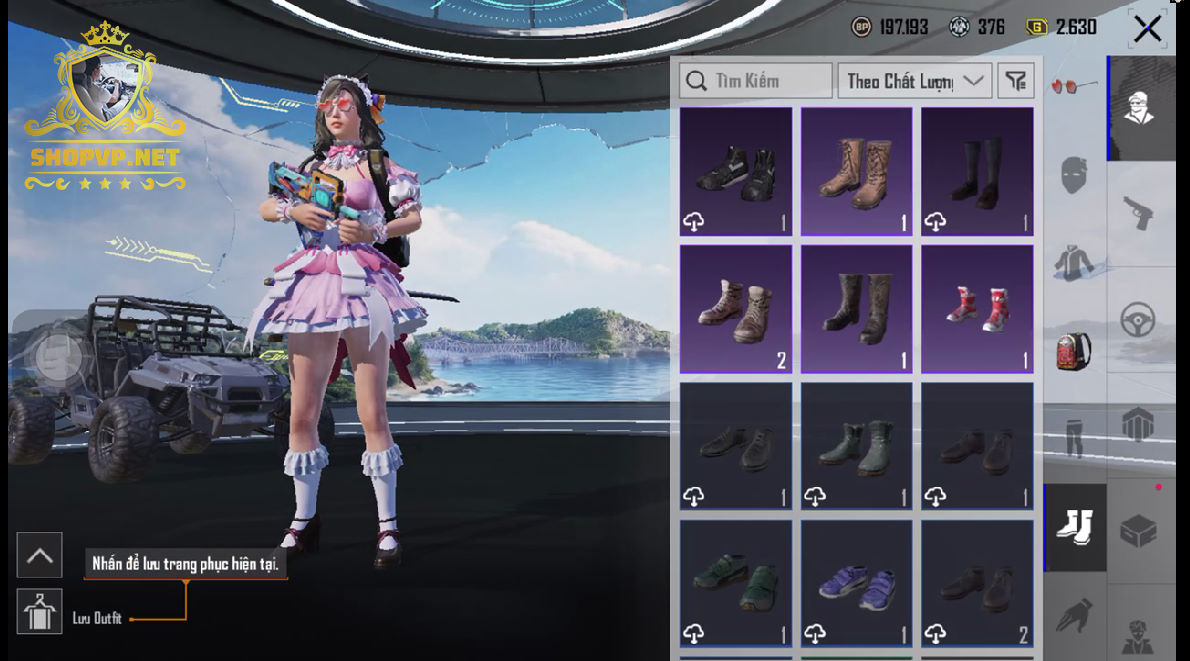The image size is (1190, 661).
Task: Pick the brown ankle boots slot
Action: pyautogui.click(x=736, y=309)
